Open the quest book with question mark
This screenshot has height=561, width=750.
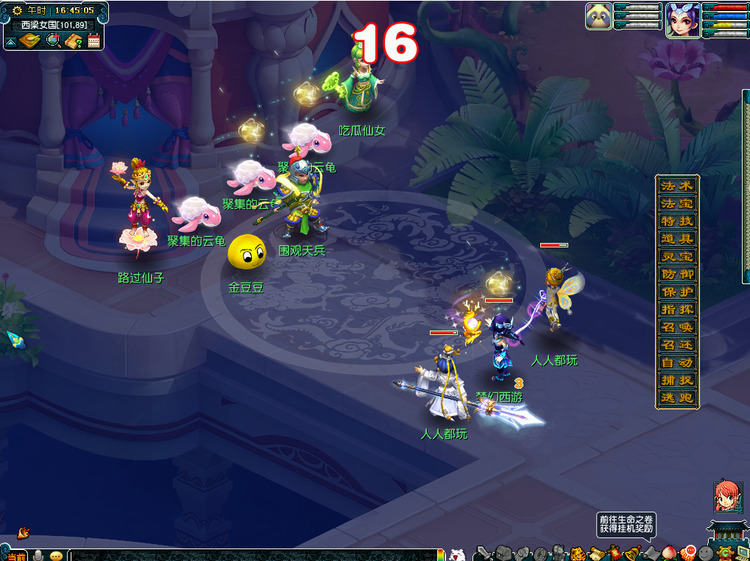[73, 41]
